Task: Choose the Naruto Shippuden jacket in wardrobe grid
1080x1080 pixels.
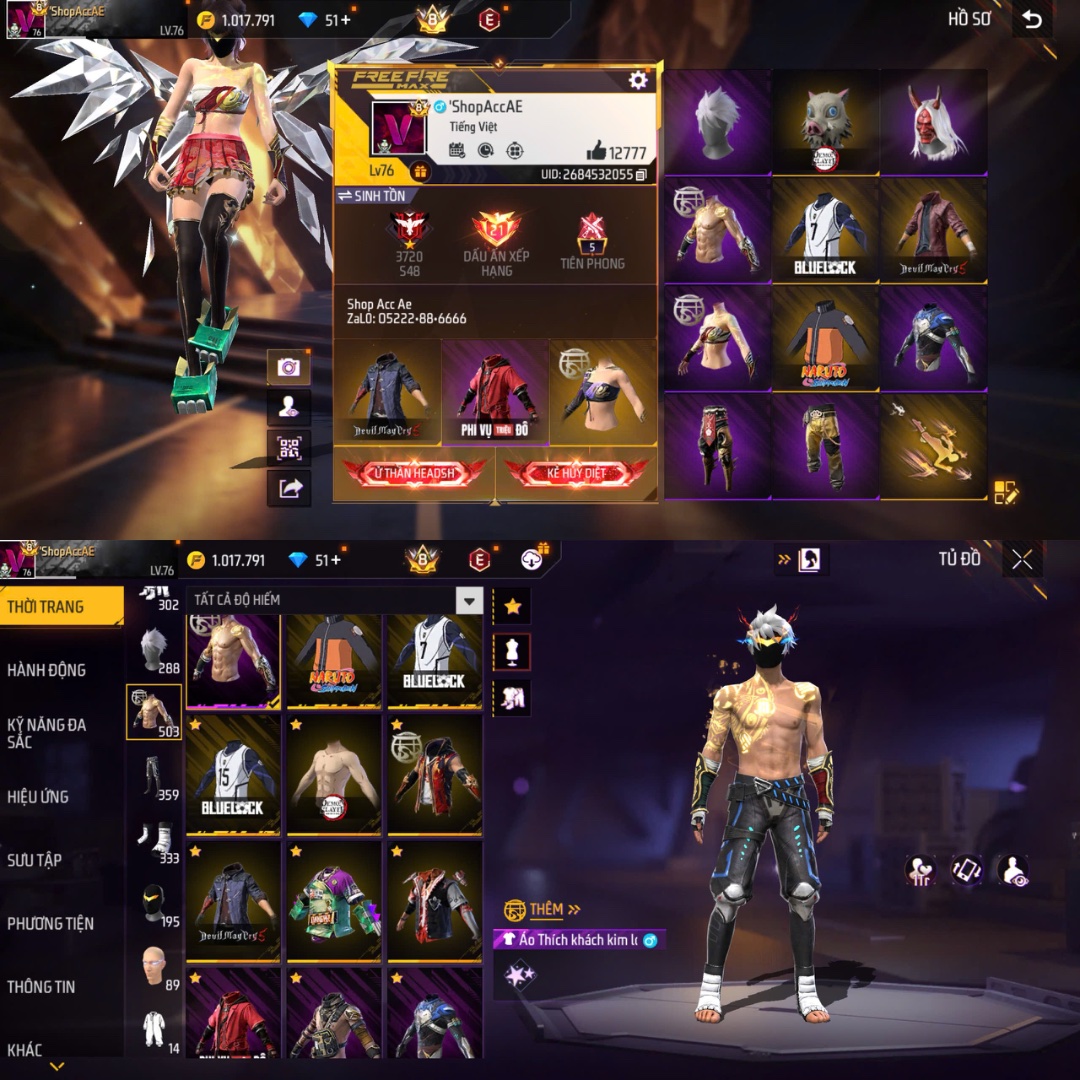Action: 334,661
